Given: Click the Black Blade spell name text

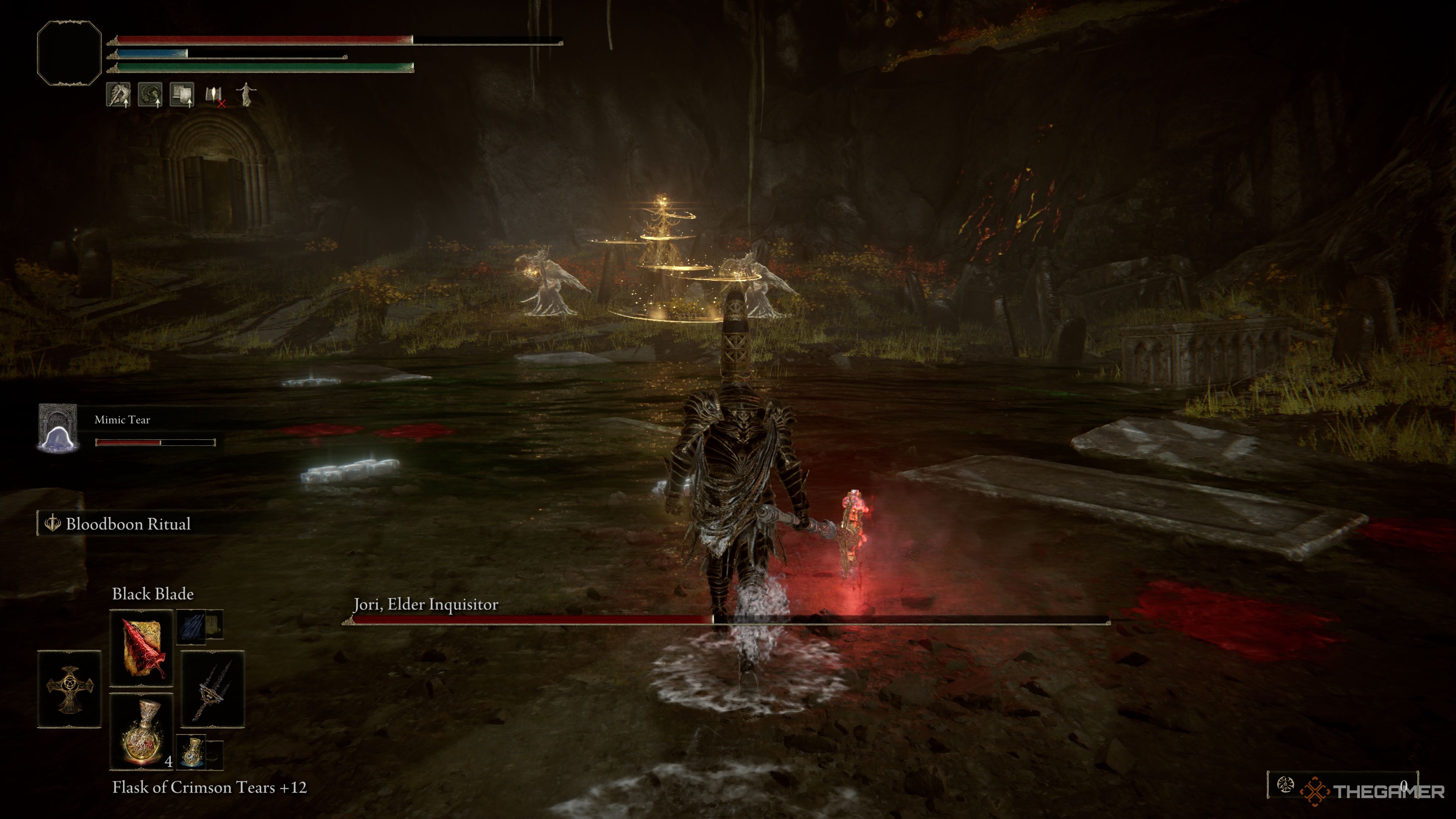Looking at the screenshot, I should point(153,594).
